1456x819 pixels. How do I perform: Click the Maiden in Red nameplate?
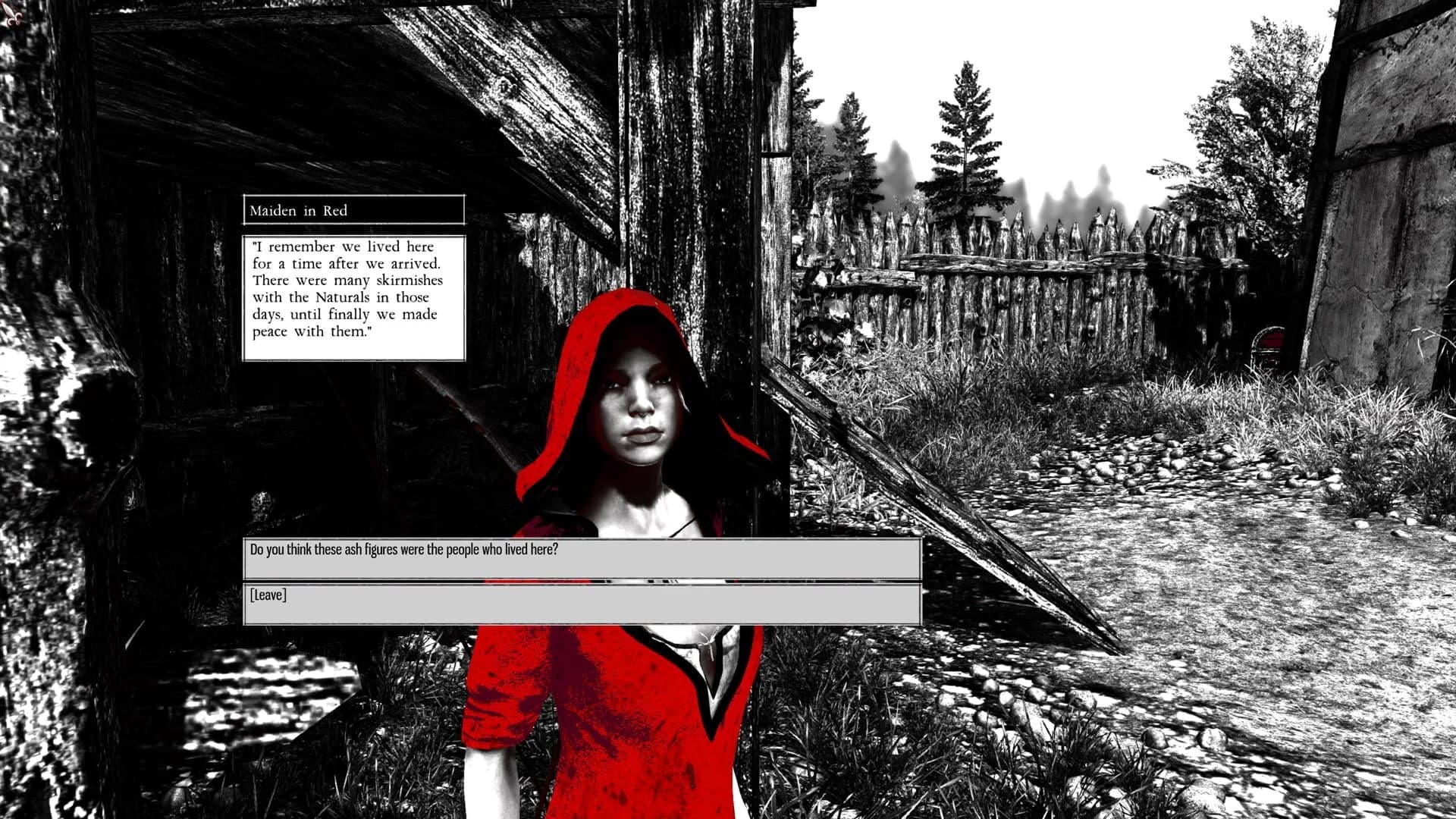coord(353,210)
